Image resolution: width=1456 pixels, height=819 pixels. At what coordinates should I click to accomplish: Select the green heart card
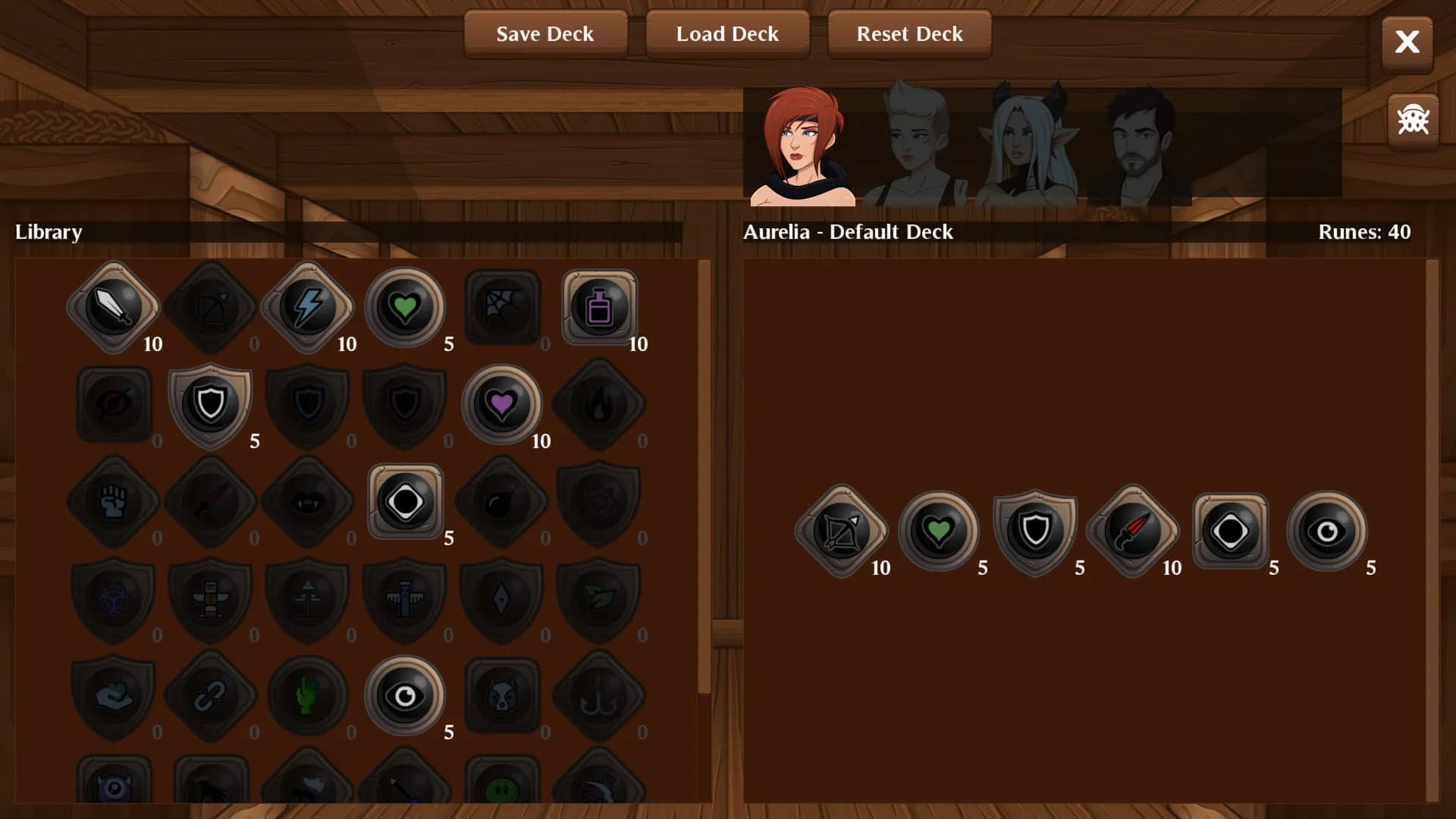tap(405, 307)
